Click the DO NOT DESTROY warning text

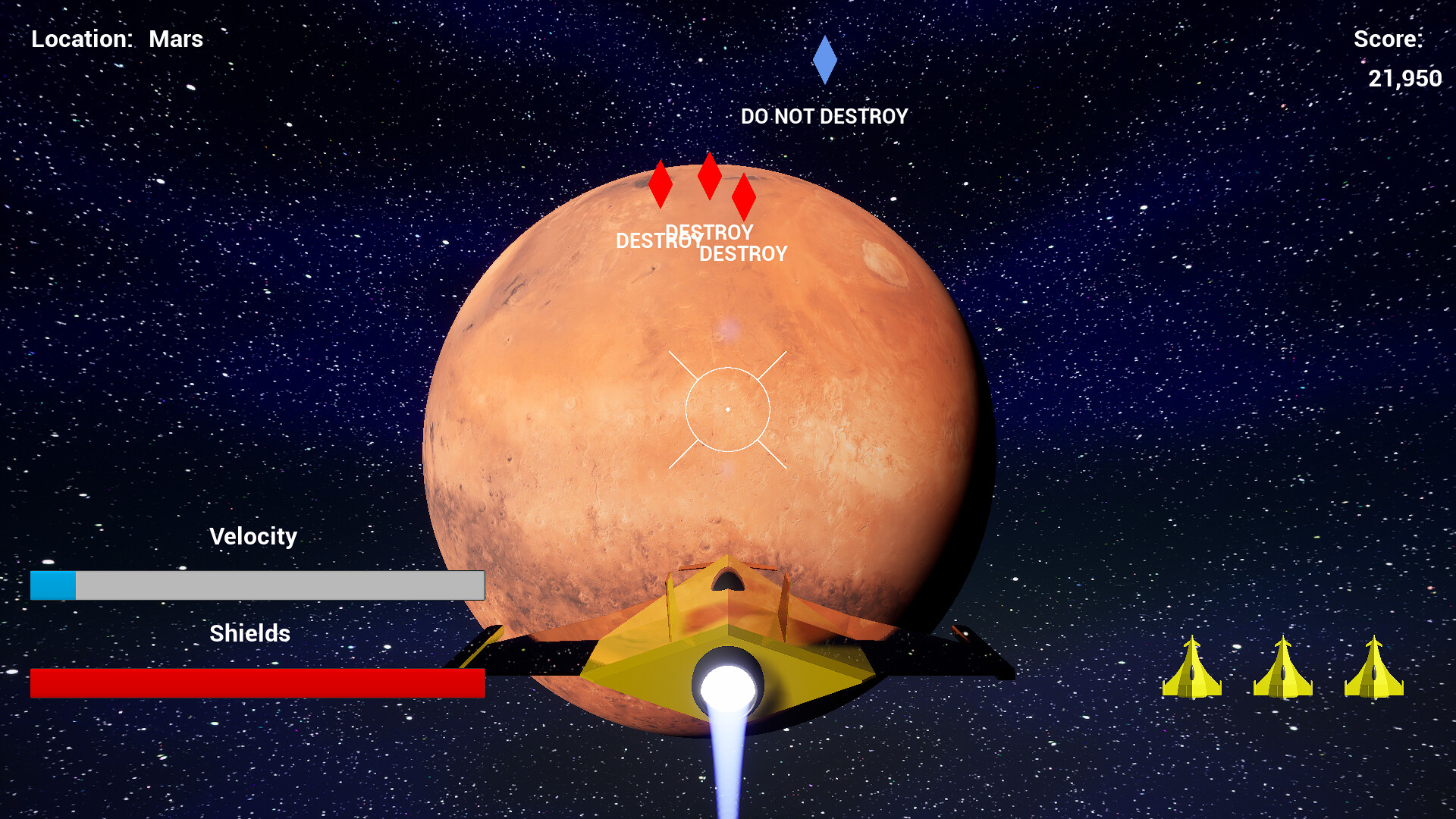click(824, 116)
